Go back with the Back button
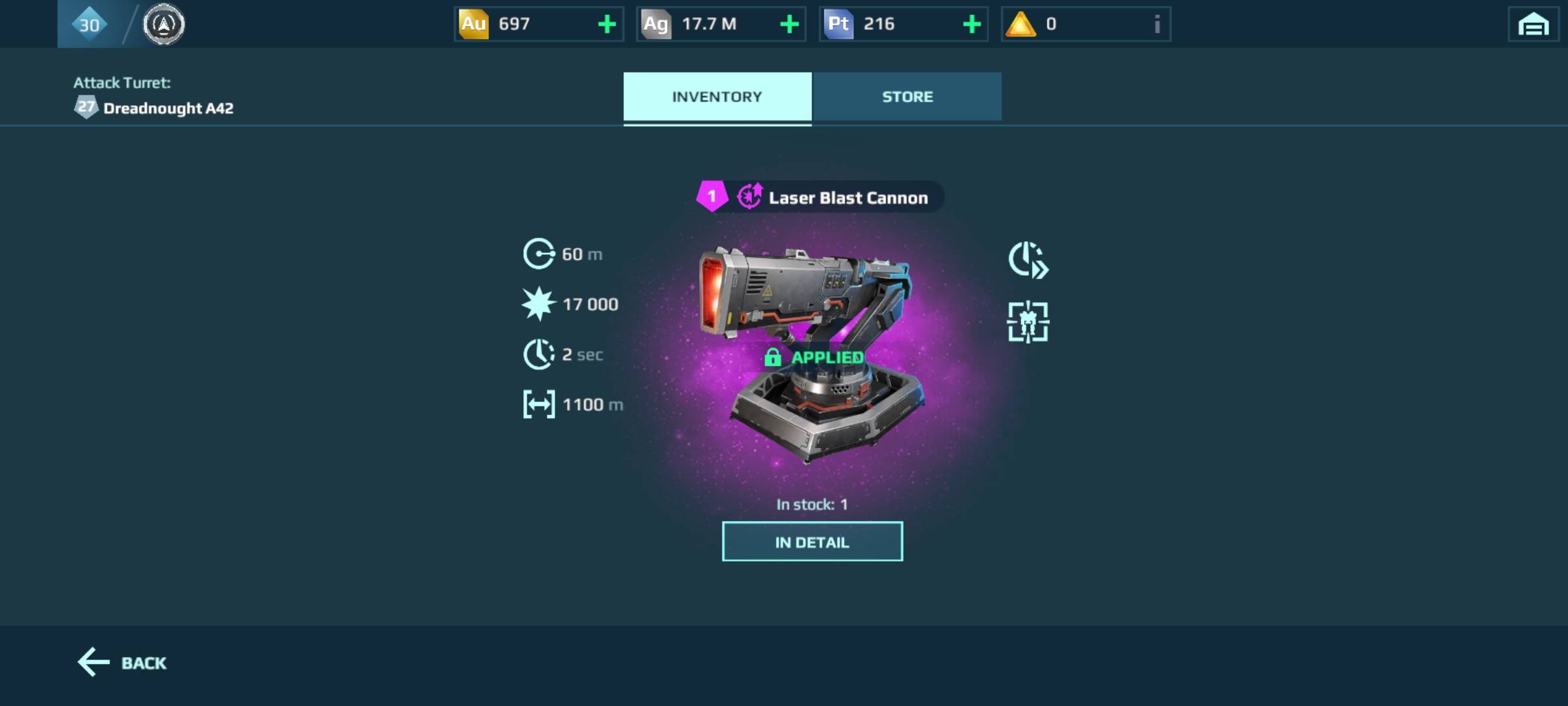 (x=123, y=663)
